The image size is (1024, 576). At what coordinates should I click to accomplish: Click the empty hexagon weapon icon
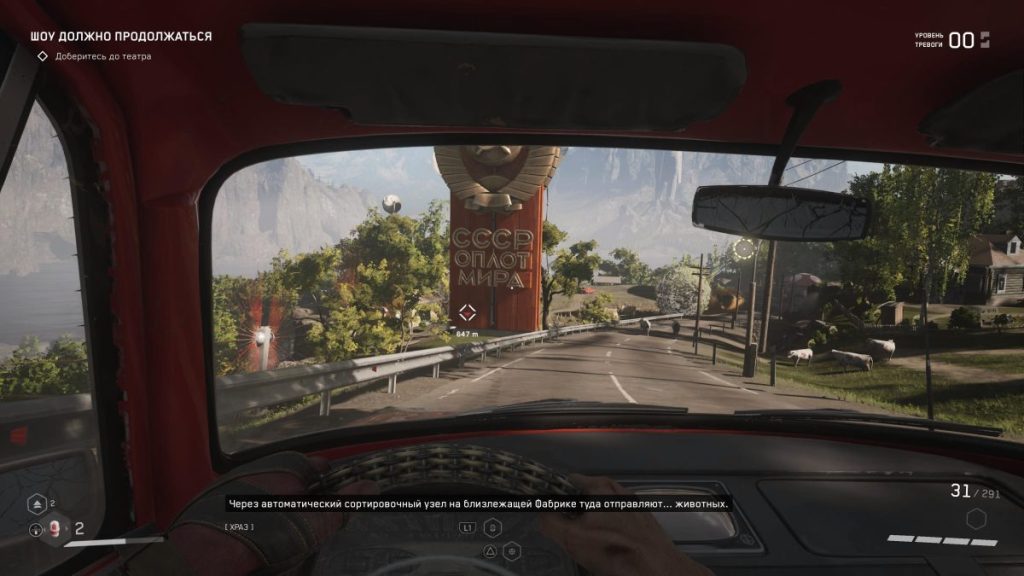976,519
